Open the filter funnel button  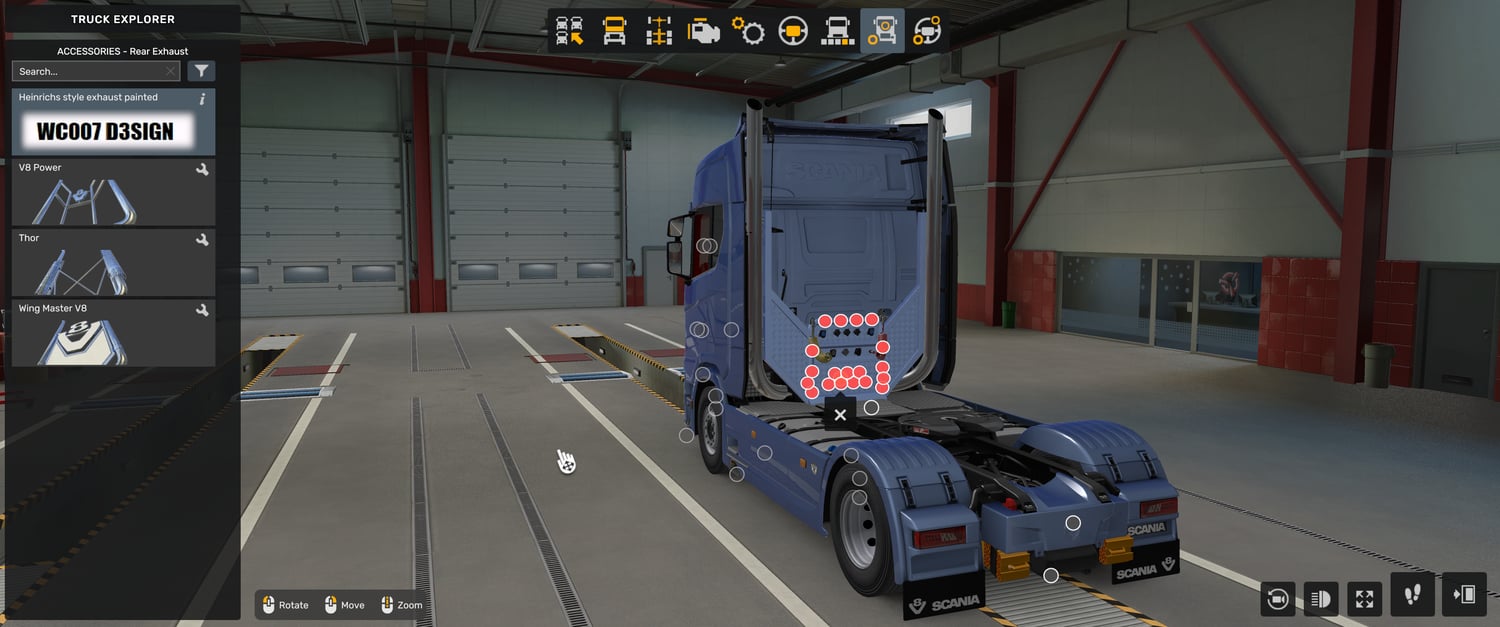coord(201,71)
